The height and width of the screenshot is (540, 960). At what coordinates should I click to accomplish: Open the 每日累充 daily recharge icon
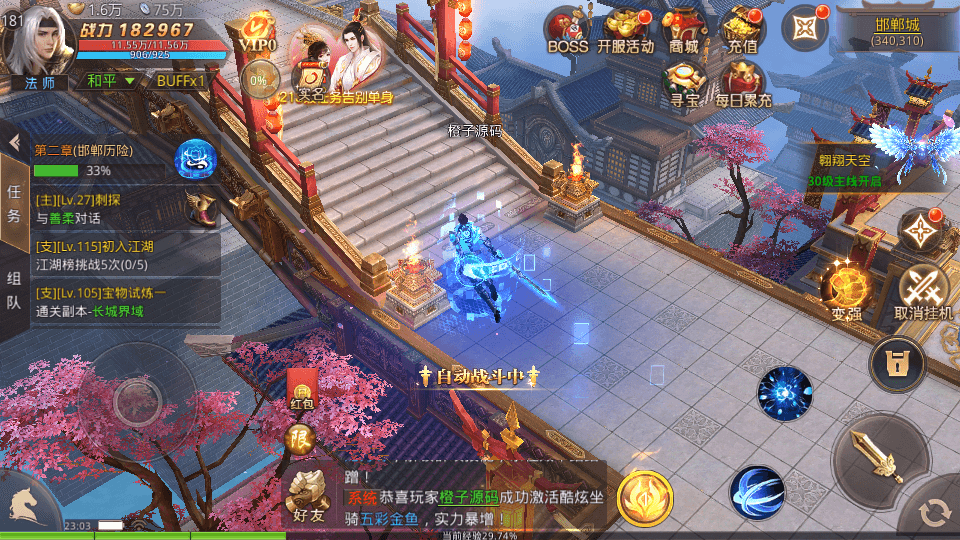pos(743,83)
